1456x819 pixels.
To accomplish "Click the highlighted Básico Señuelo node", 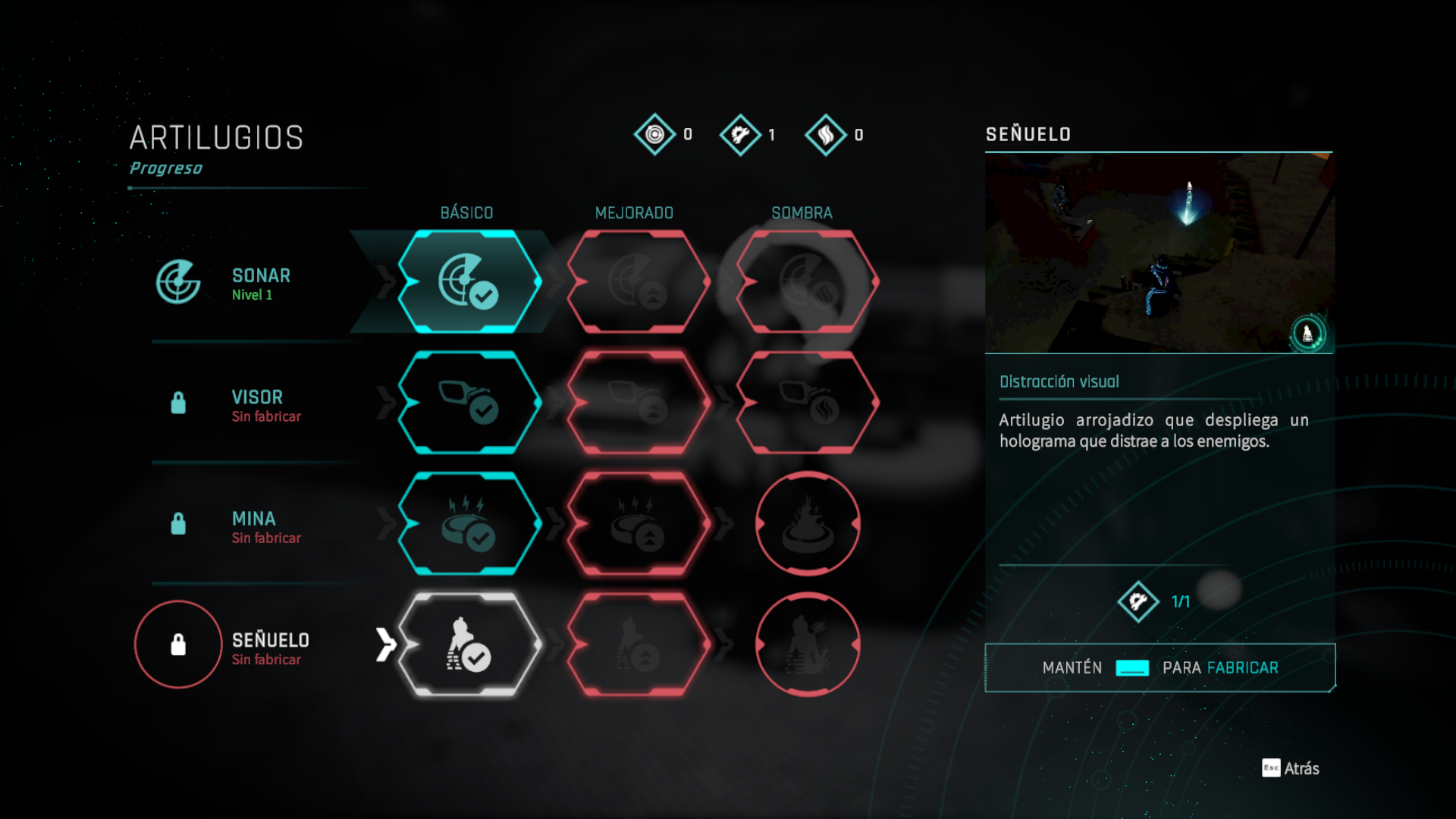I will 469,645.
